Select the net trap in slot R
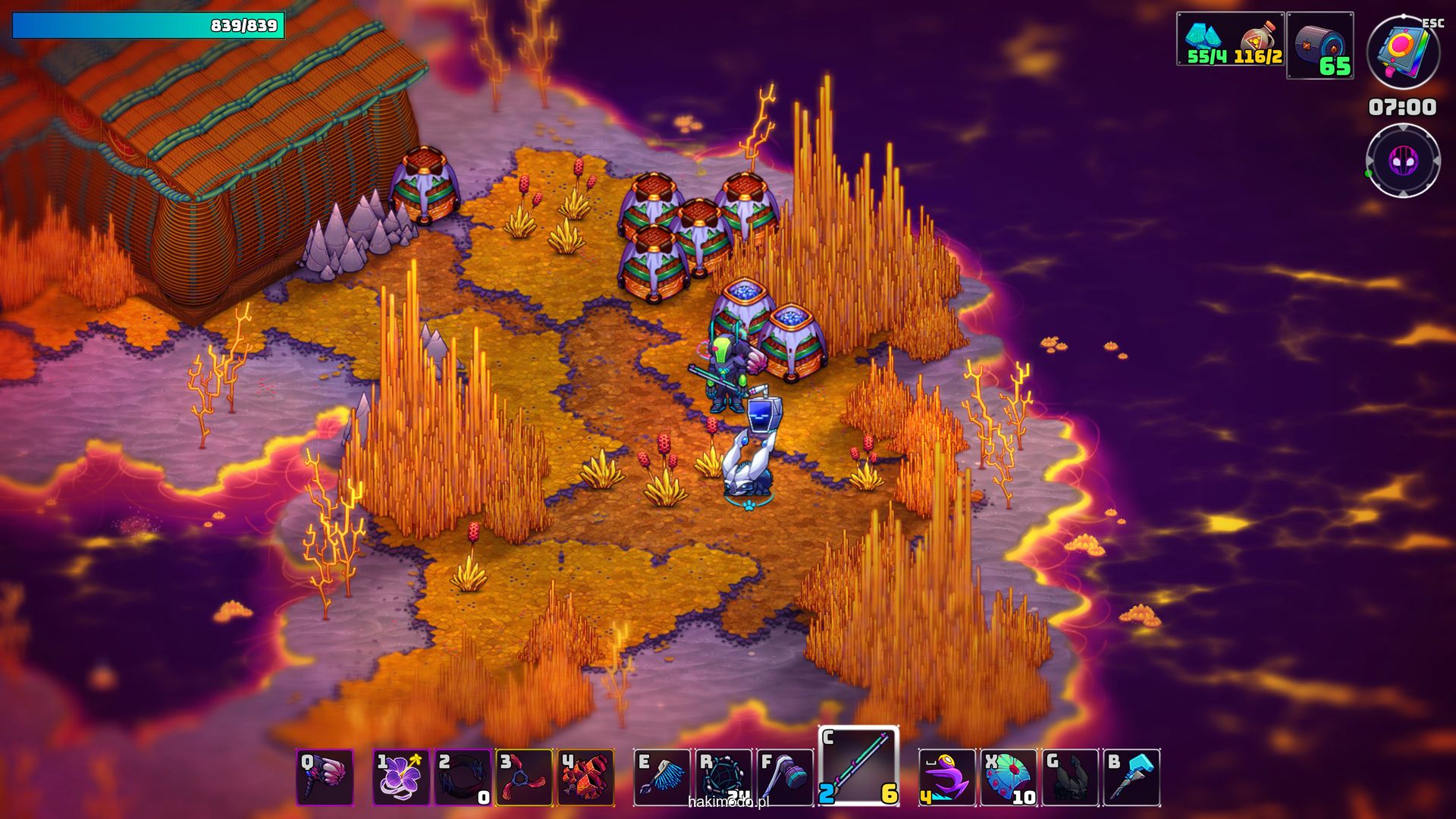Screen dimensions: 1456x819 (723, 777)
